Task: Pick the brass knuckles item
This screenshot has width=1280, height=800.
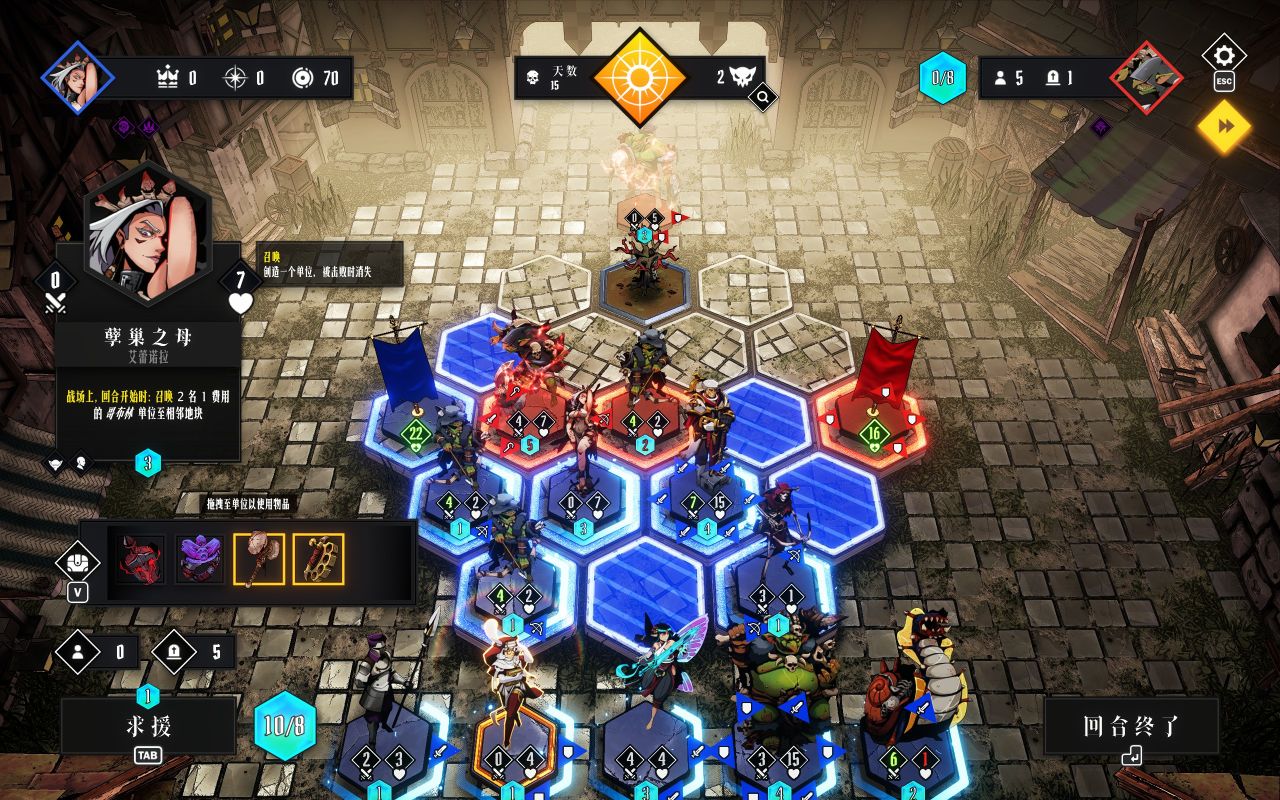Action: click(x=318, y=559)
